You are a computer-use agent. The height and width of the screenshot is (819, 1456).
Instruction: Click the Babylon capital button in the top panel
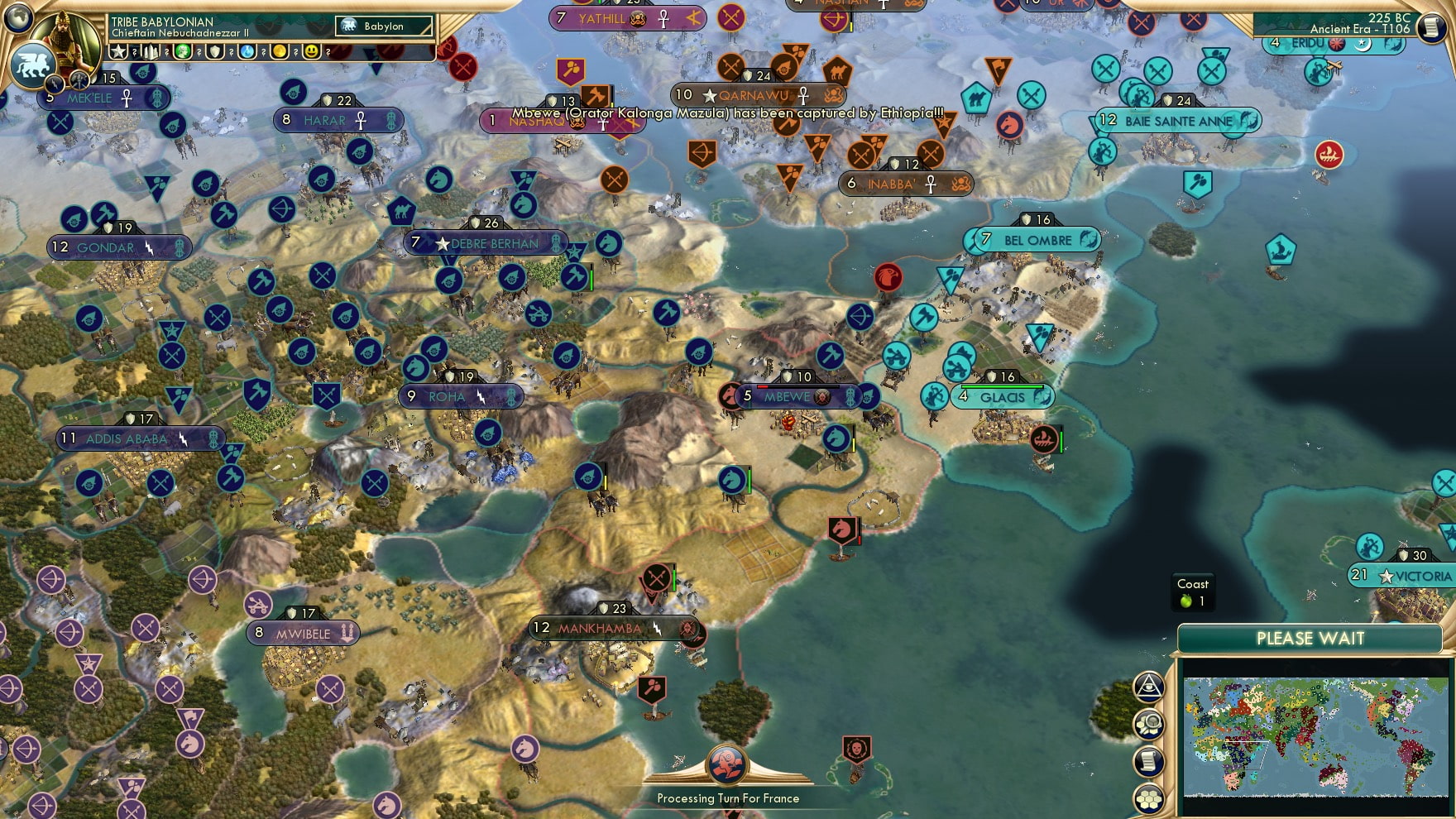[382, 26]
